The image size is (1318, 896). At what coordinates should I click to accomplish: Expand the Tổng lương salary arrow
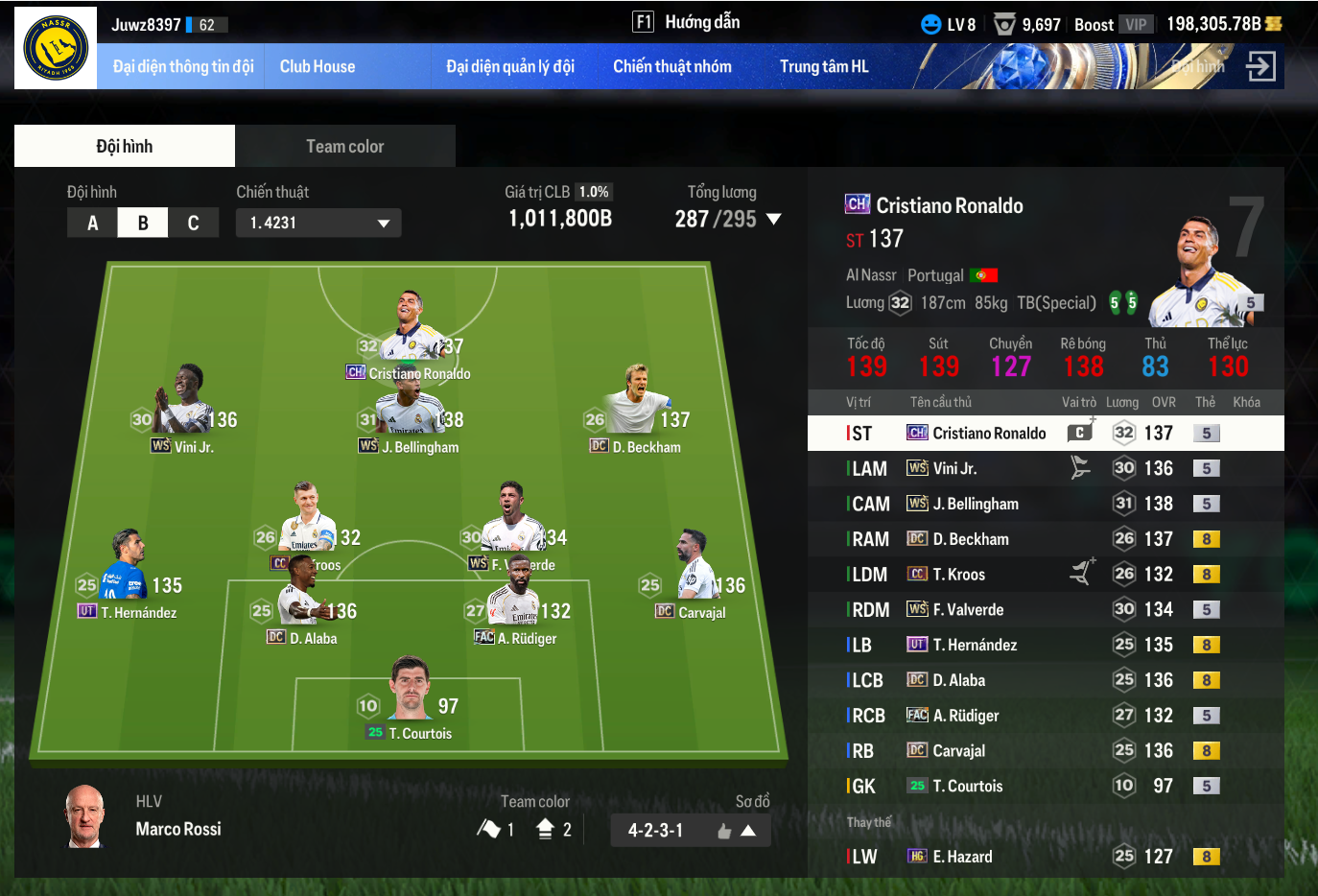click(773, 220)
